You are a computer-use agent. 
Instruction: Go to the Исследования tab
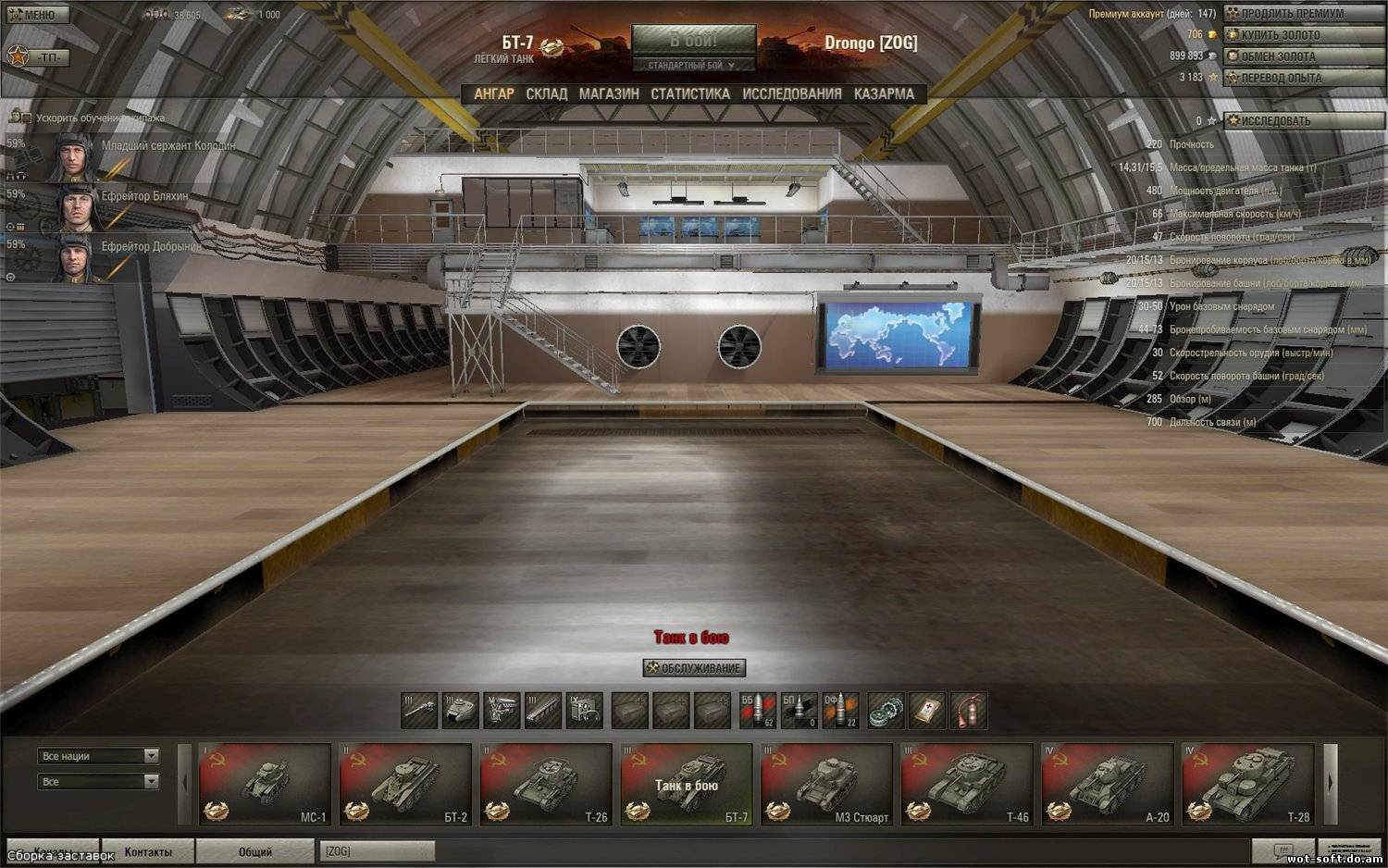[792, 93]
